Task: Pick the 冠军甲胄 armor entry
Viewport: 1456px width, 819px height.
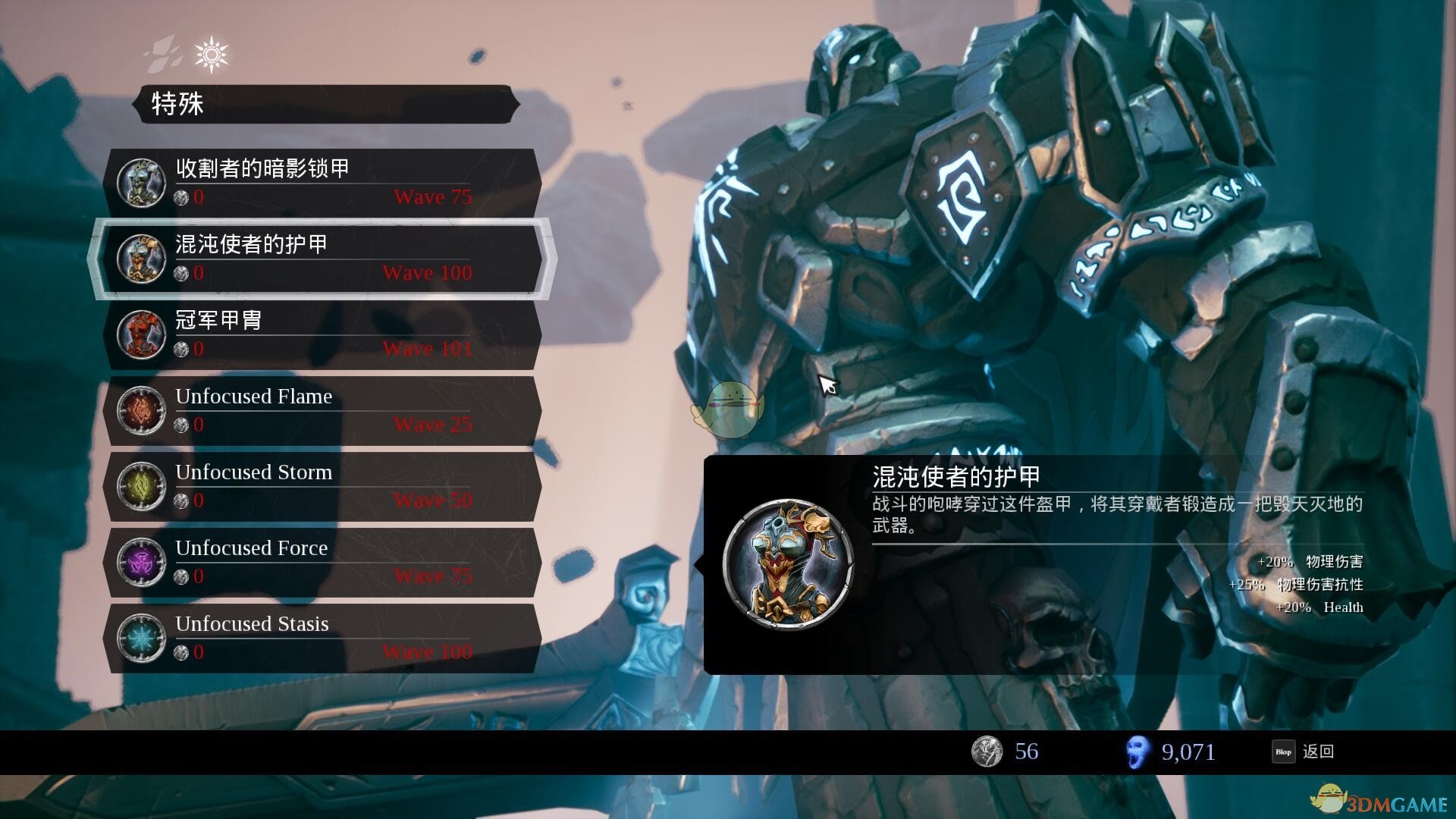Action: point(322,334)
